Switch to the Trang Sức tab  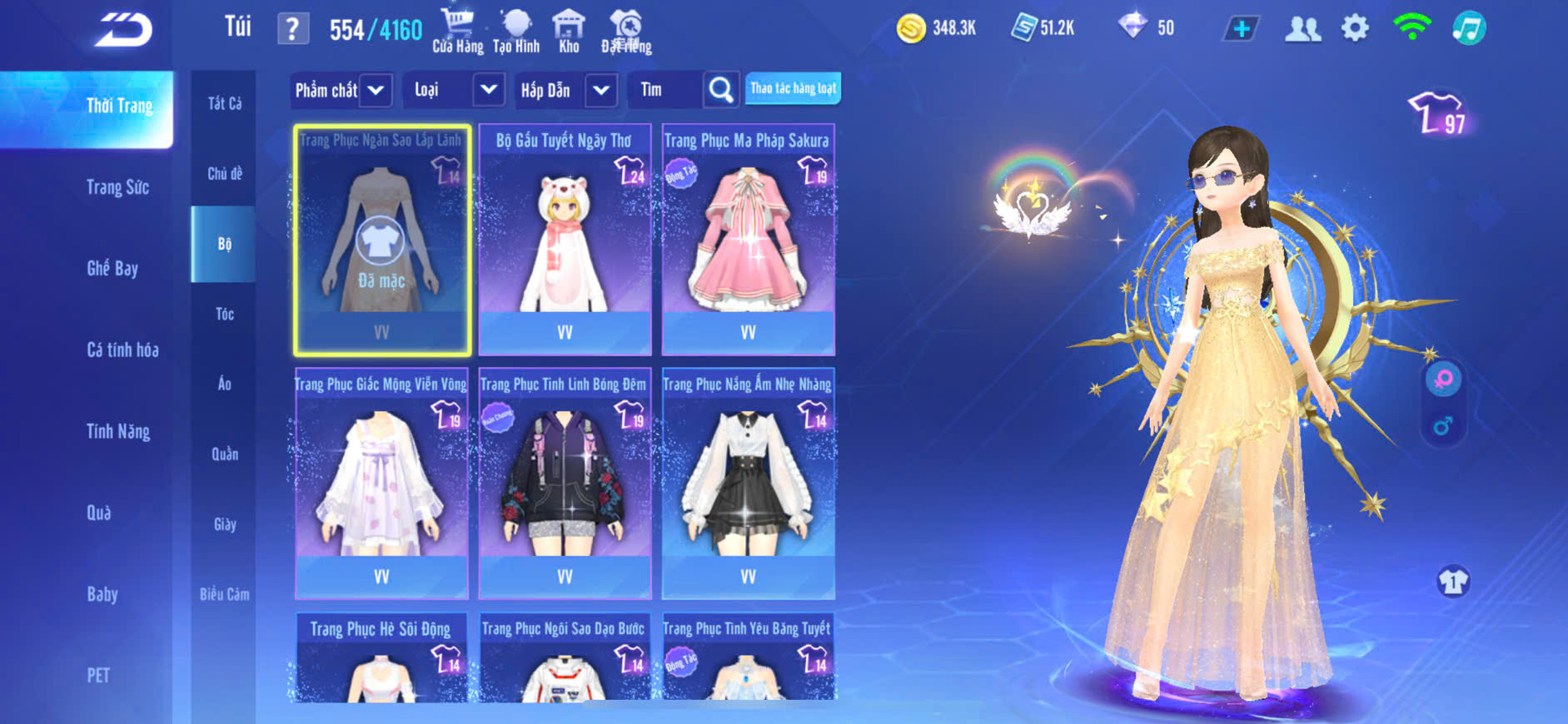(117, 187)
